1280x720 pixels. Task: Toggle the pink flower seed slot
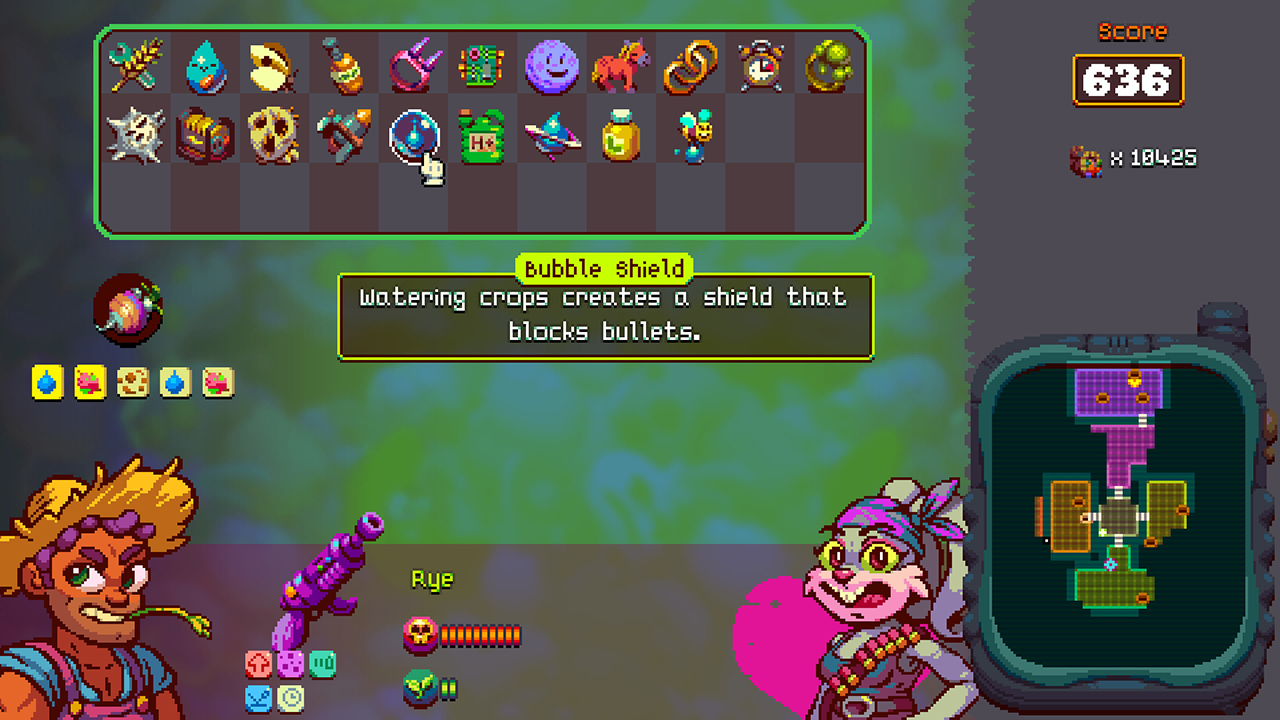[88, 381]
